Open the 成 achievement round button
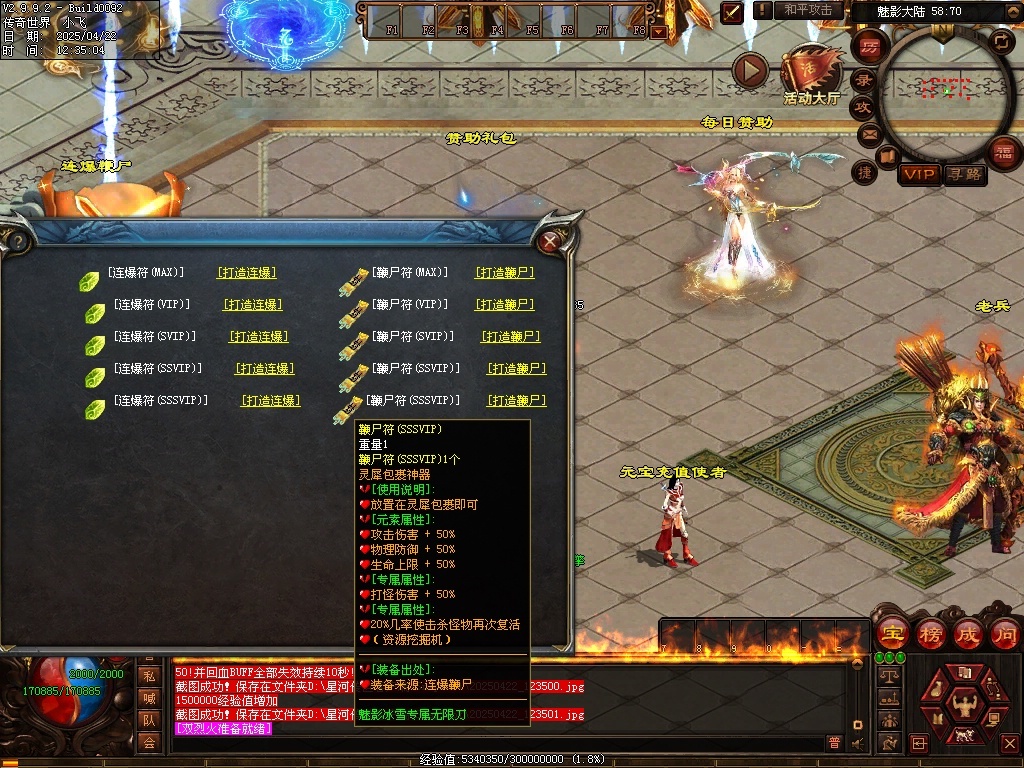Image resolution: width=1024 pixels, height=768 pixels. point(968,633)
